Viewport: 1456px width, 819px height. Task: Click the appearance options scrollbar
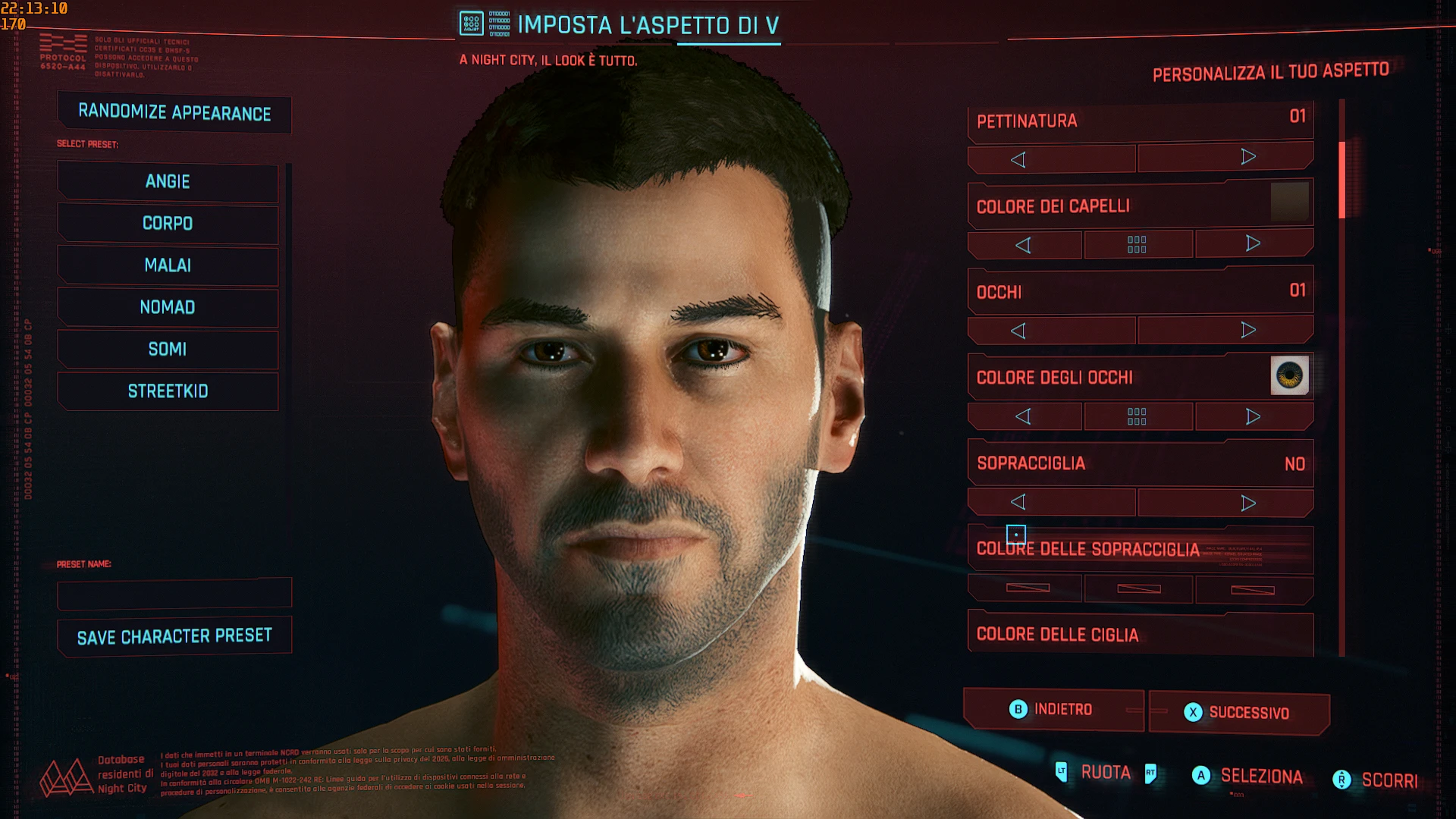click(1341, 180)
